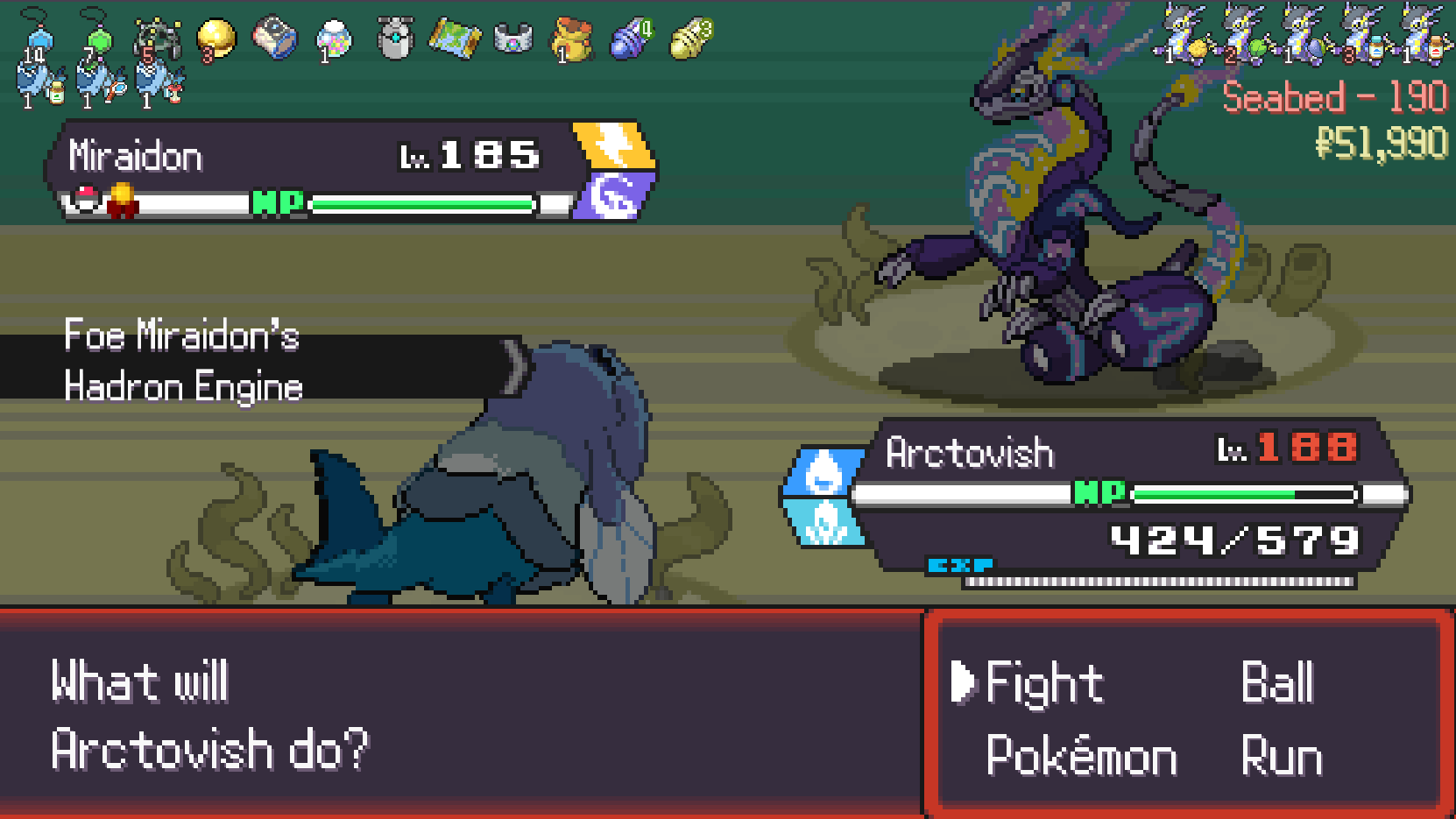Open the Ball menu
This screenshot has height=819, width=1456.
click(x=1277, y=684)
